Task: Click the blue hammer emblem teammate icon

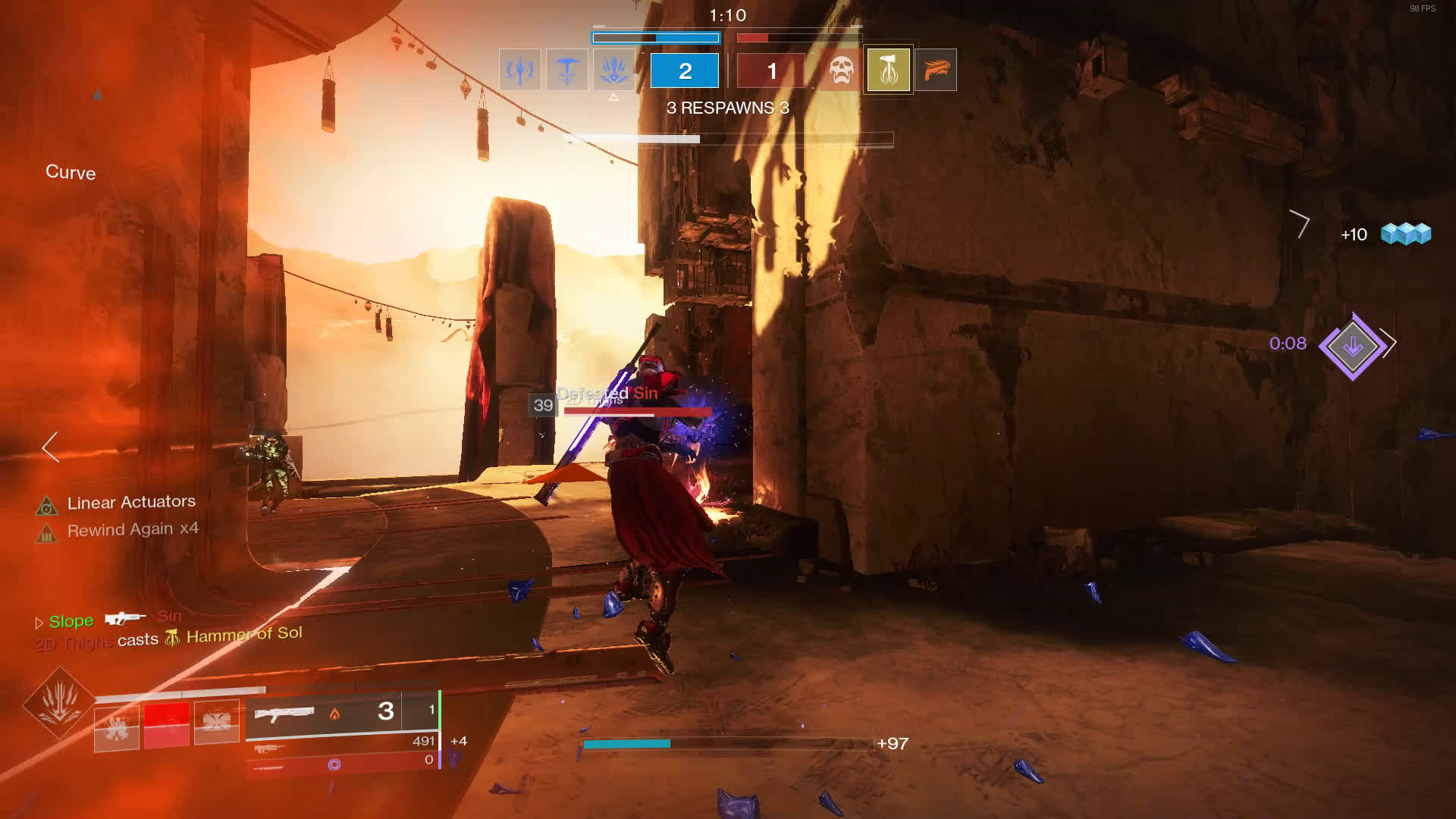Action: coord(566,71)
